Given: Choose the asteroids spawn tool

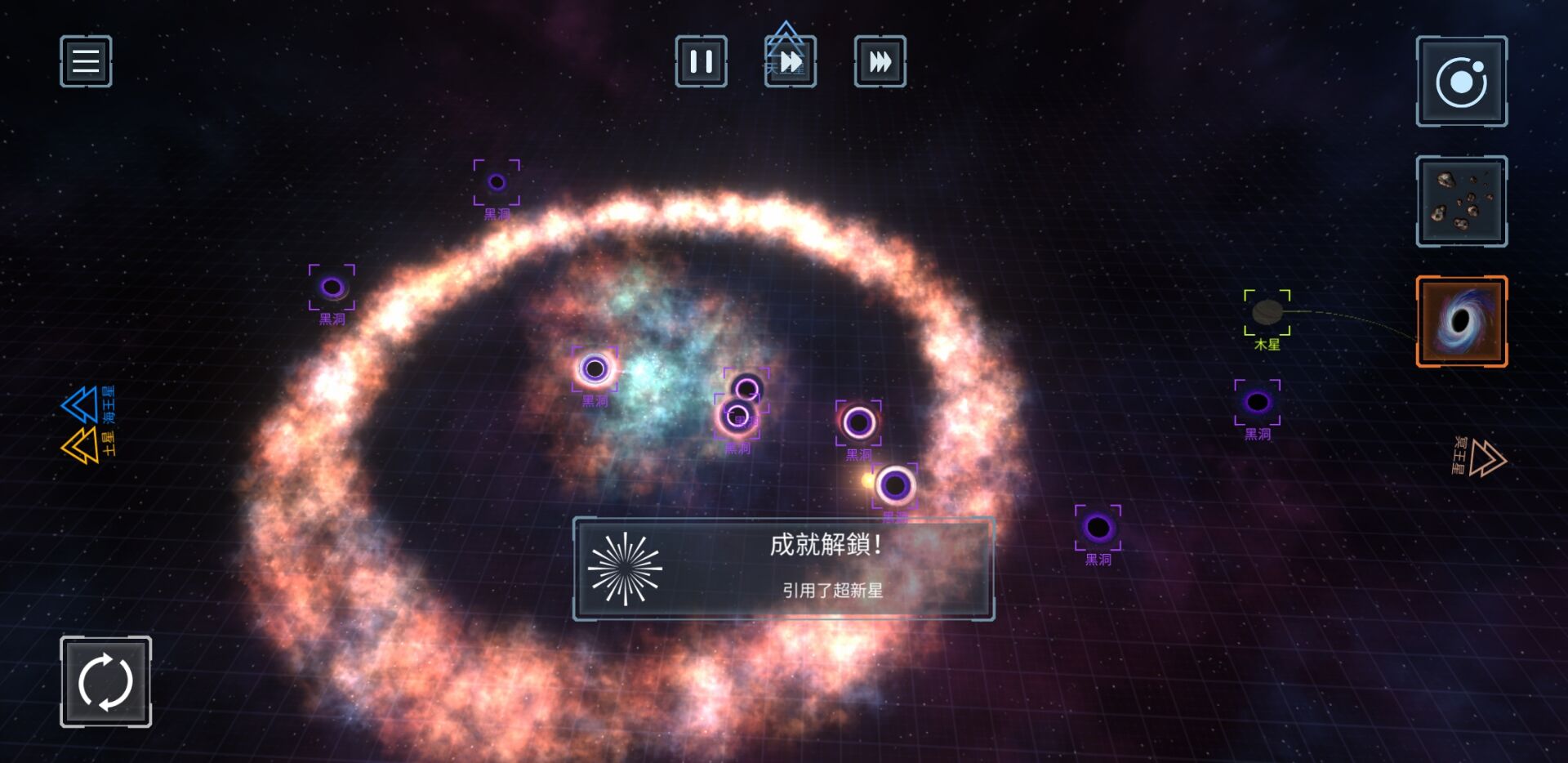Looking at the screenshot, I should [x=1461, y=201].
